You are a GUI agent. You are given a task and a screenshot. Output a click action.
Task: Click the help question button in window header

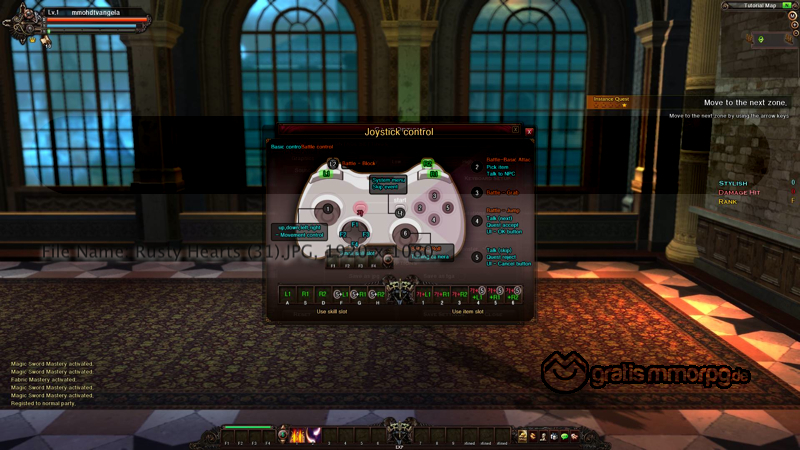tap(516, 130)
